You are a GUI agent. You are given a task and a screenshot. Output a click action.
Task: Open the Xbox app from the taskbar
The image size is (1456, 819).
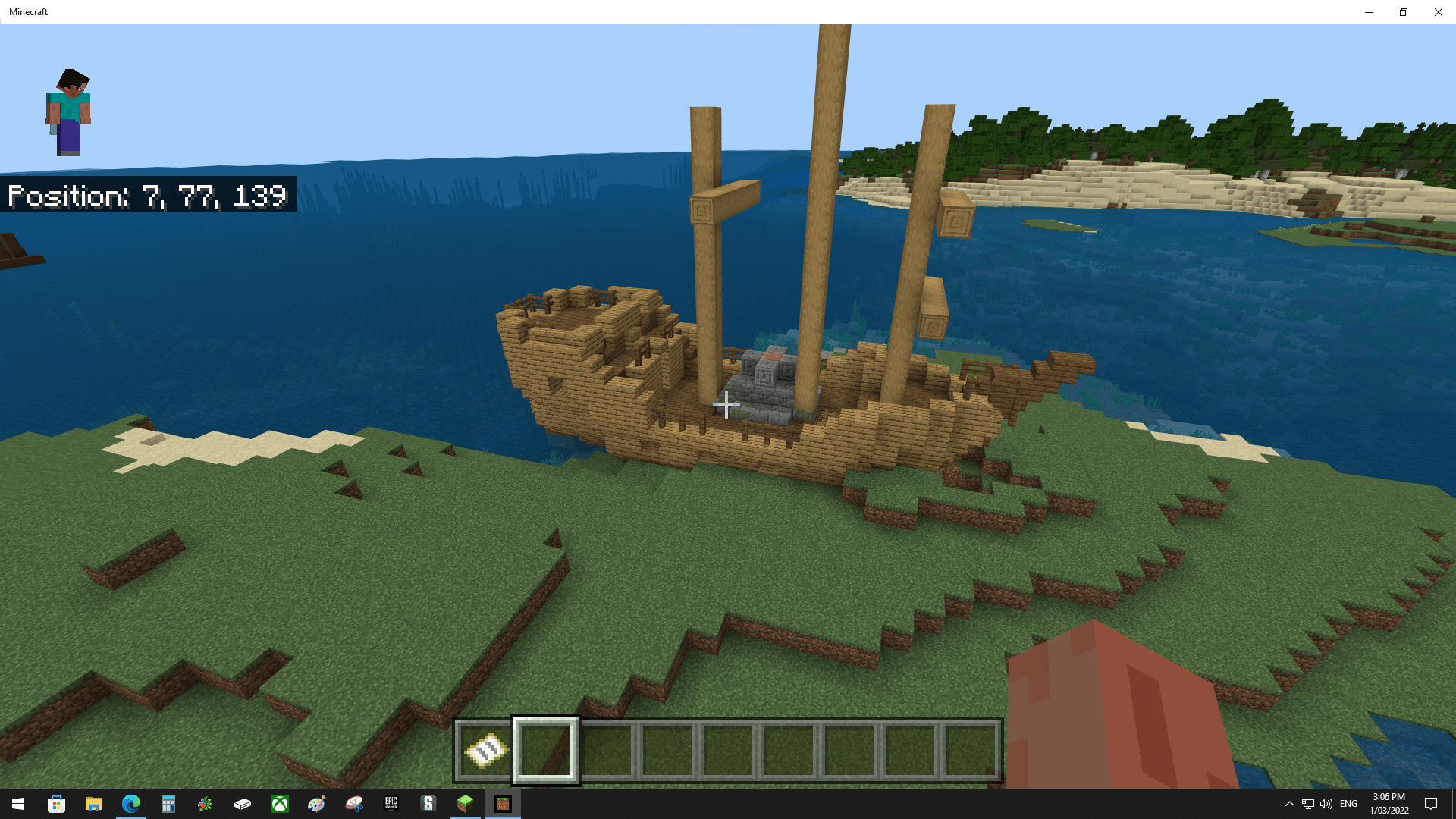point(279,804)
